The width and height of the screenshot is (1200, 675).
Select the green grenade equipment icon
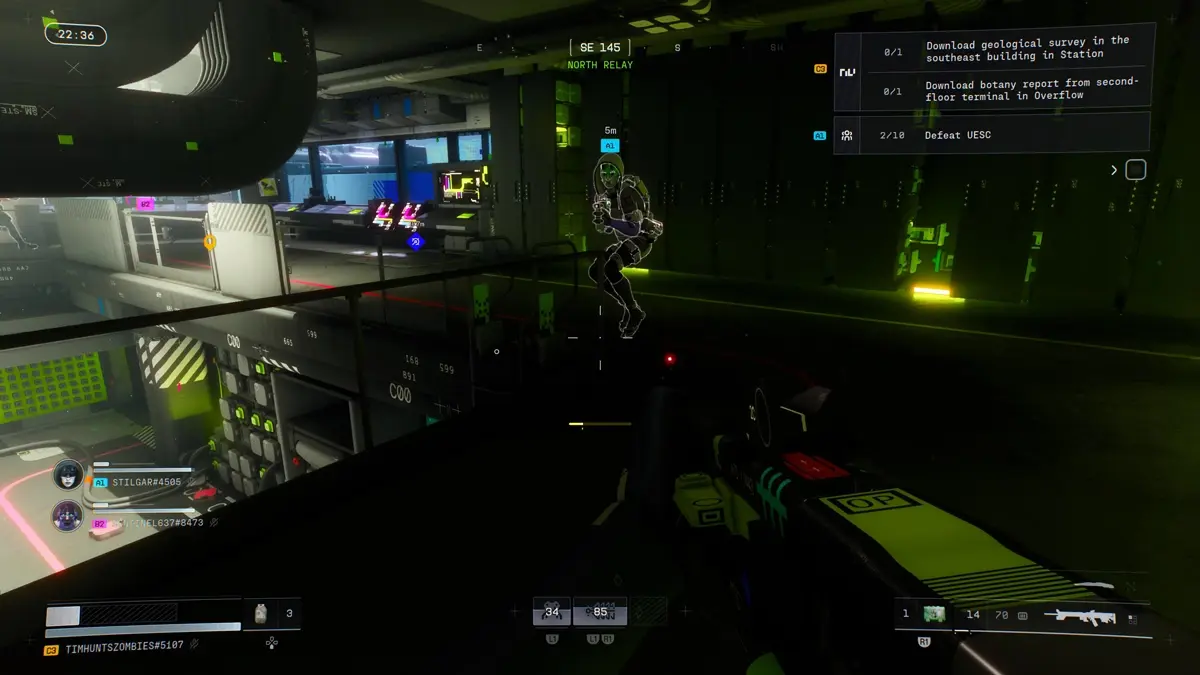(x=935, y=614)
